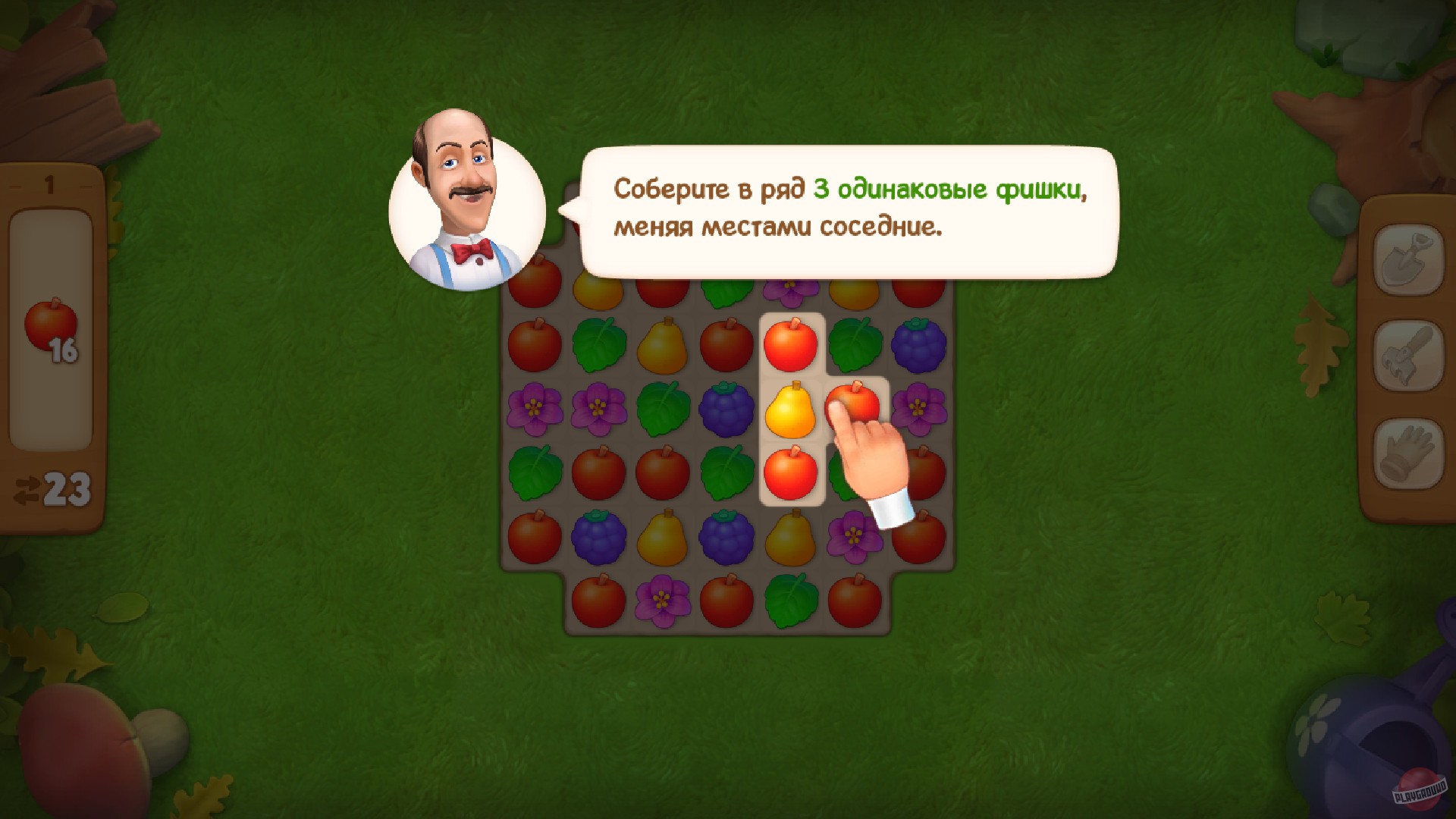The width and height of the screenshot is (1456, 819).
Task: Click a green leaf tile
Action: click(x=599, y=345)
